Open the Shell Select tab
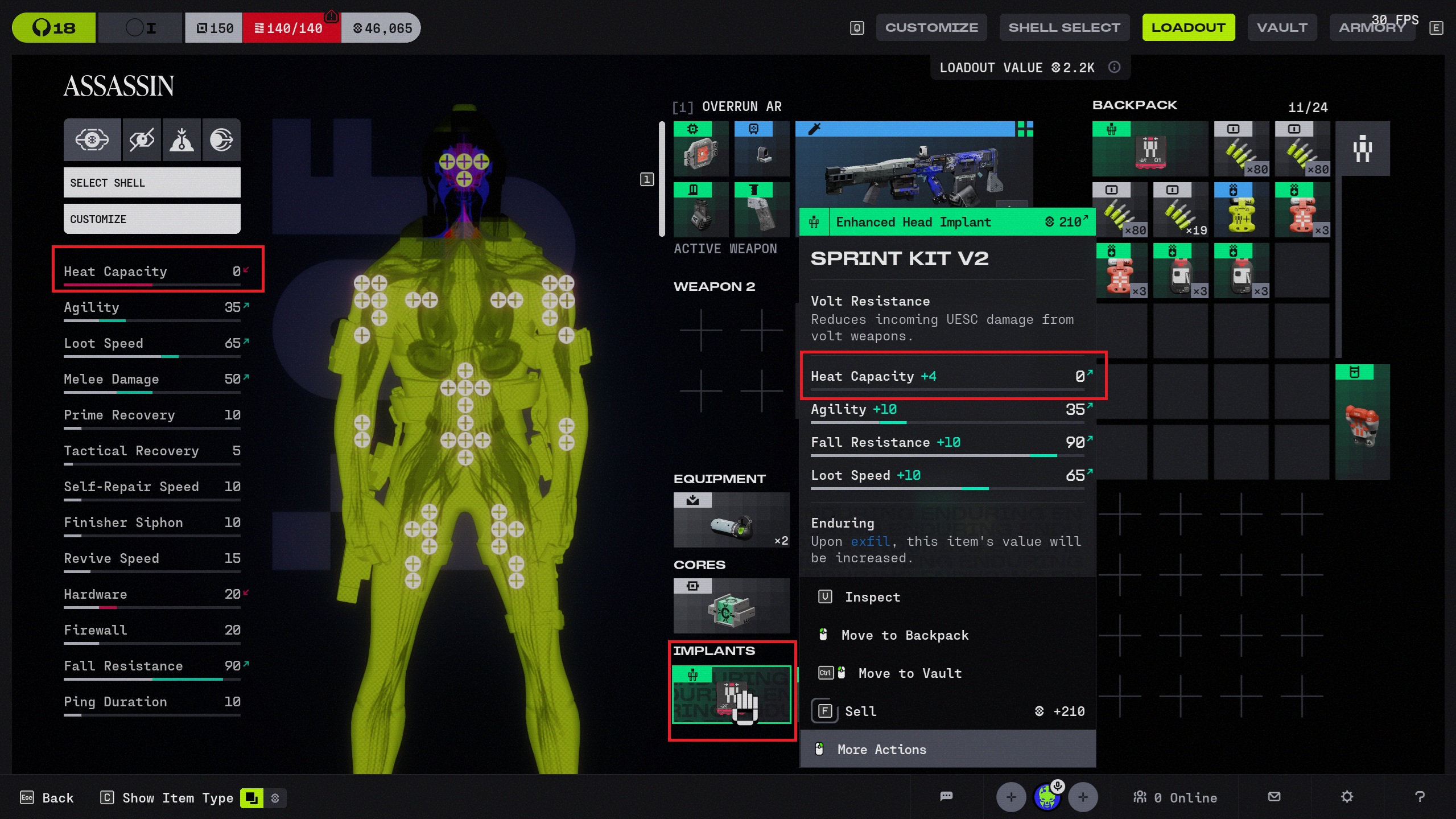Image resolution: width=1456 pixels, height=819 pixels. [x=1063, y=27]
